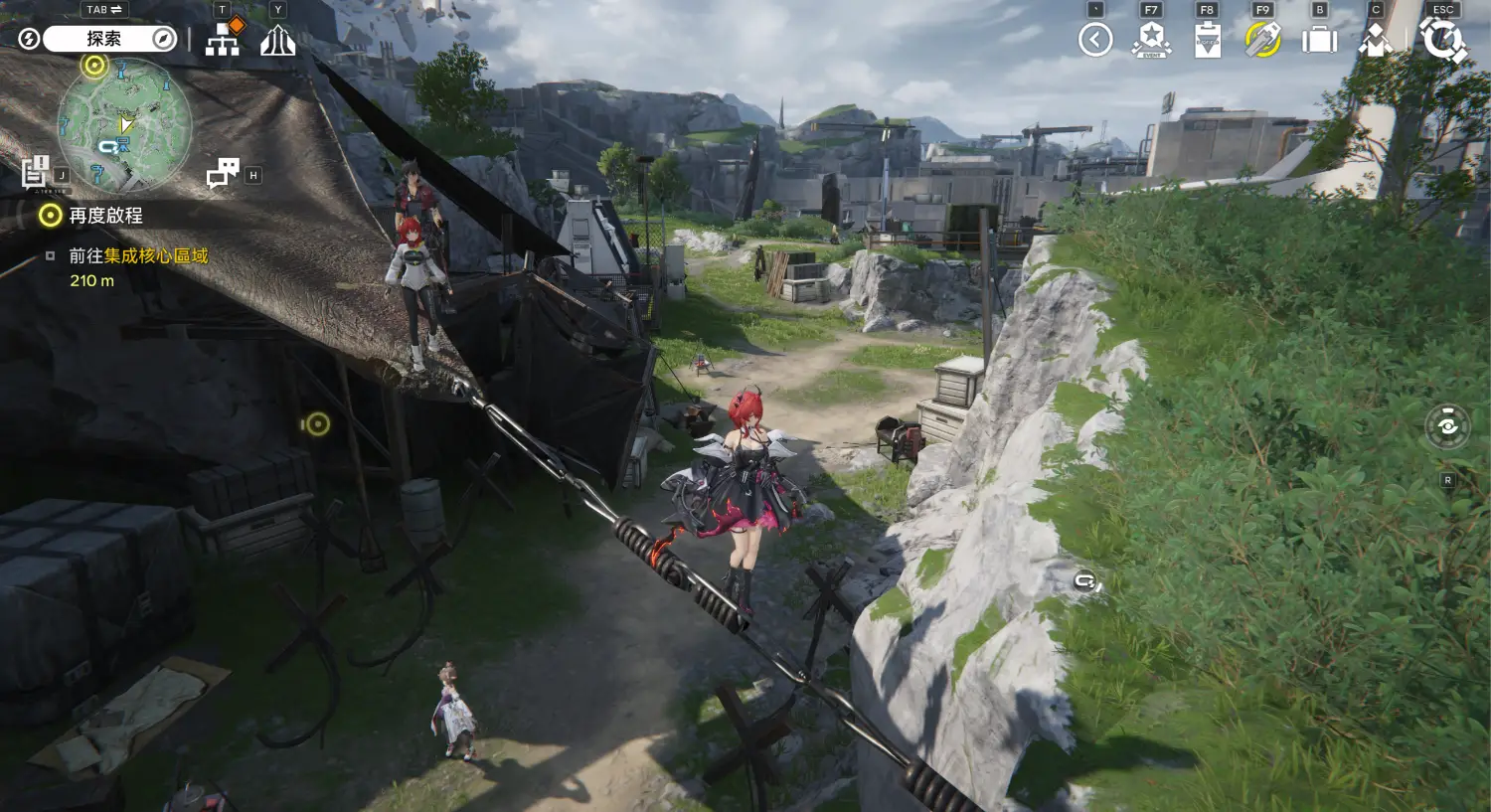Open the clipboard with triangle icon
This screenshot has height=812, width=1491.
coord(1207,41)
